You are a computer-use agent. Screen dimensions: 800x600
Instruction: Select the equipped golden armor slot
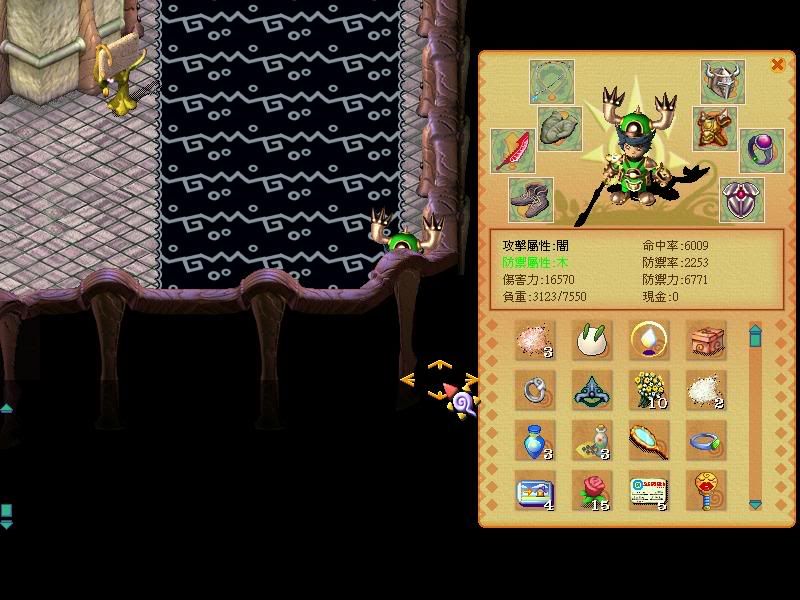[x=713, y=129]
